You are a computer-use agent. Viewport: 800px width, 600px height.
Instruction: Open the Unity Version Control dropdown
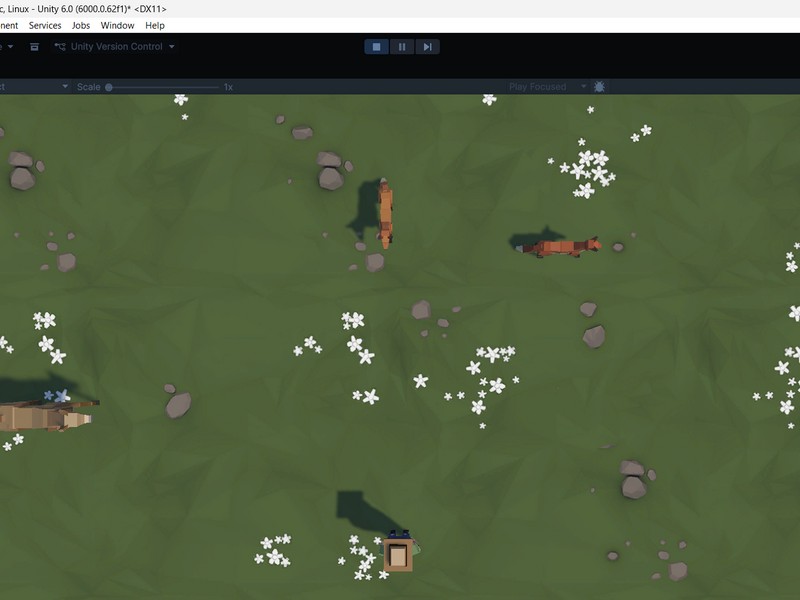(x=115, y=47)
